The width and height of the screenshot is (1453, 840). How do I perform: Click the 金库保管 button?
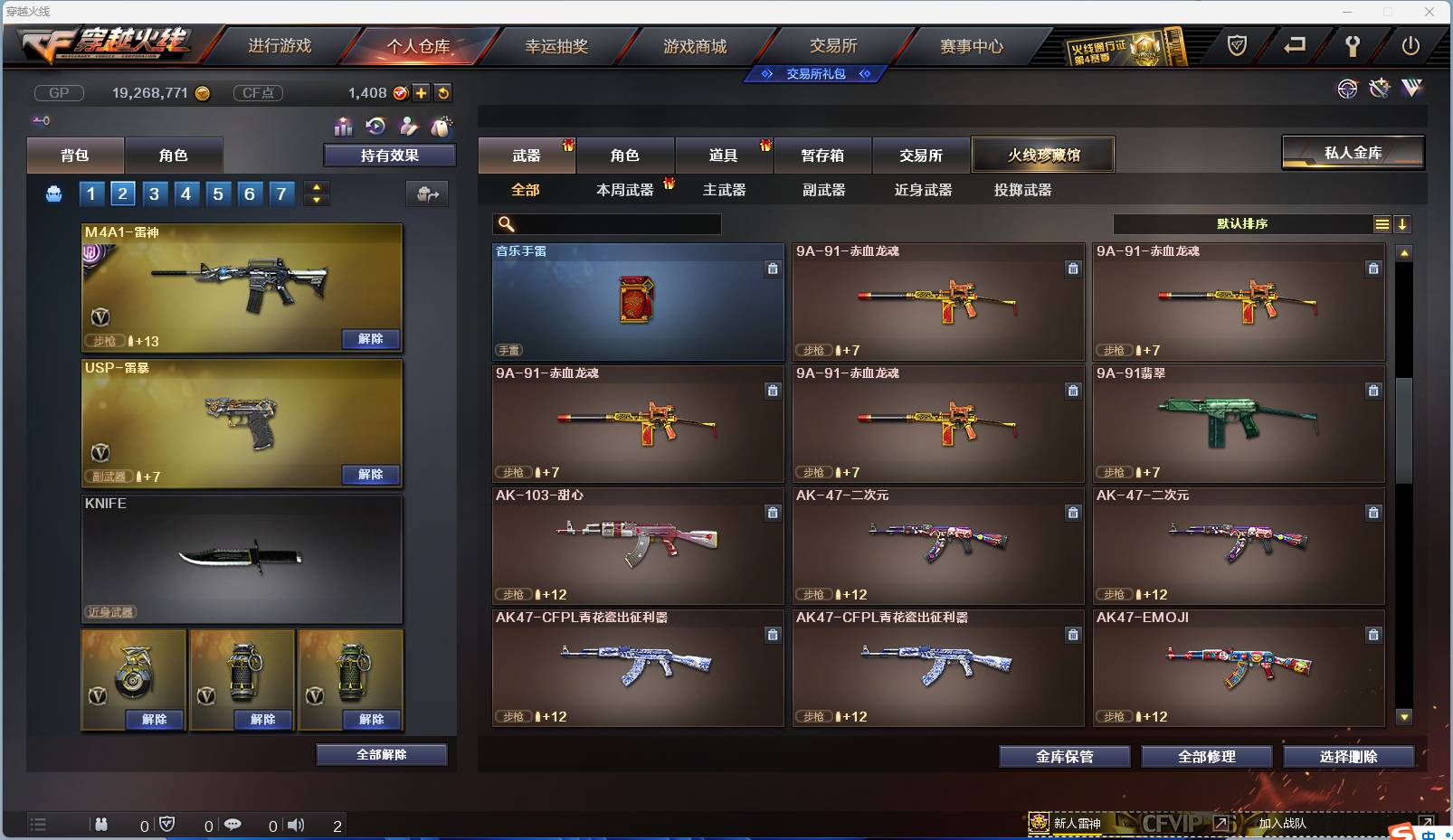(x=1065, y=757)
